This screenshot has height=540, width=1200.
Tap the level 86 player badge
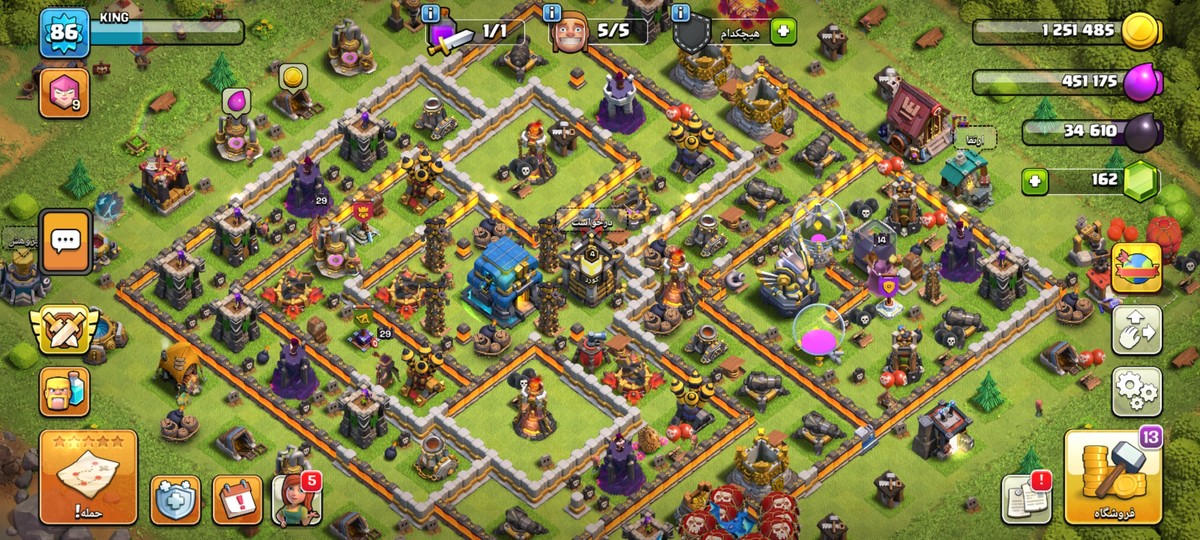pos(63,33)
